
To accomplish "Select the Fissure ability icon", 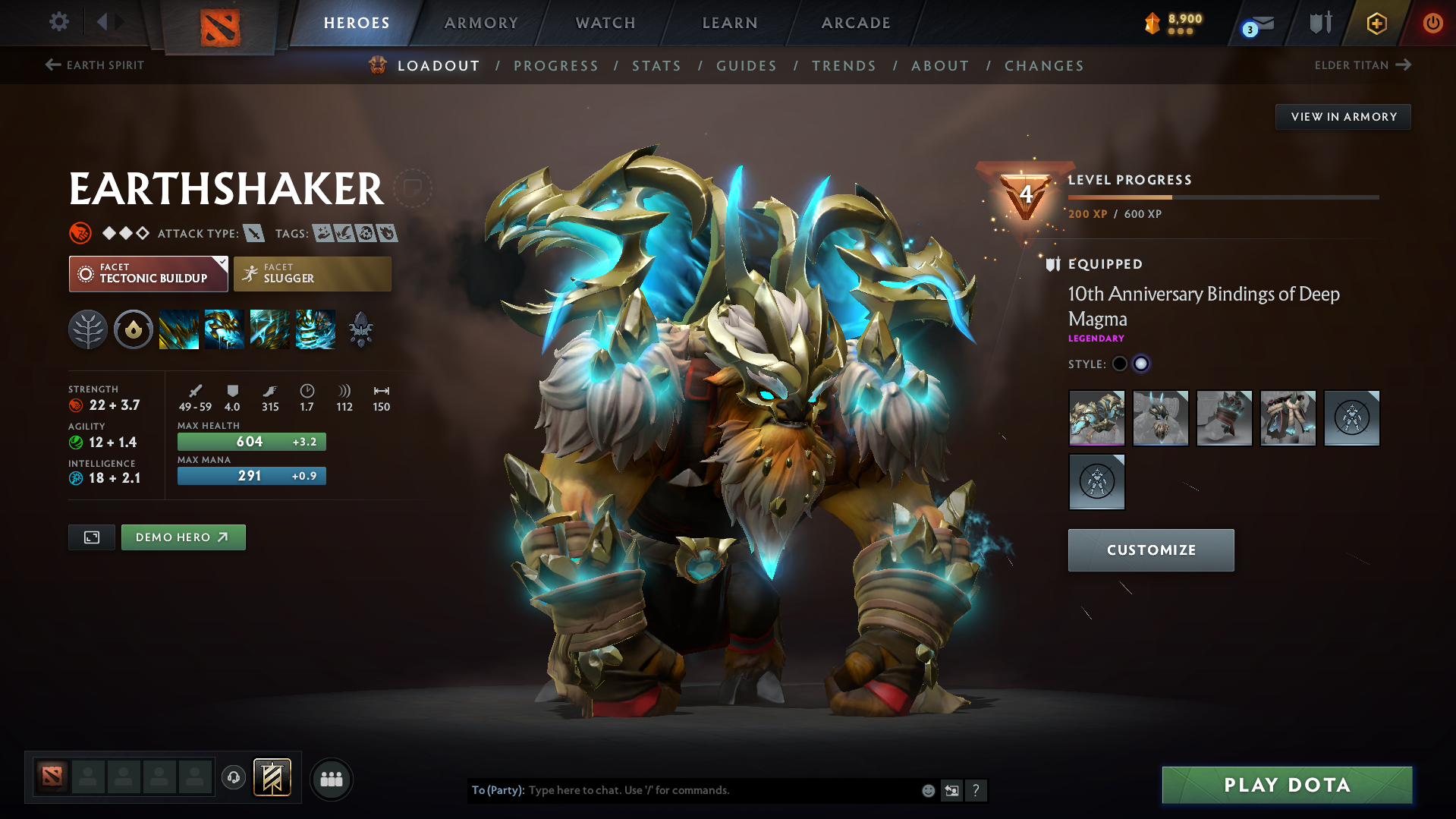I will tap(179, 329).
